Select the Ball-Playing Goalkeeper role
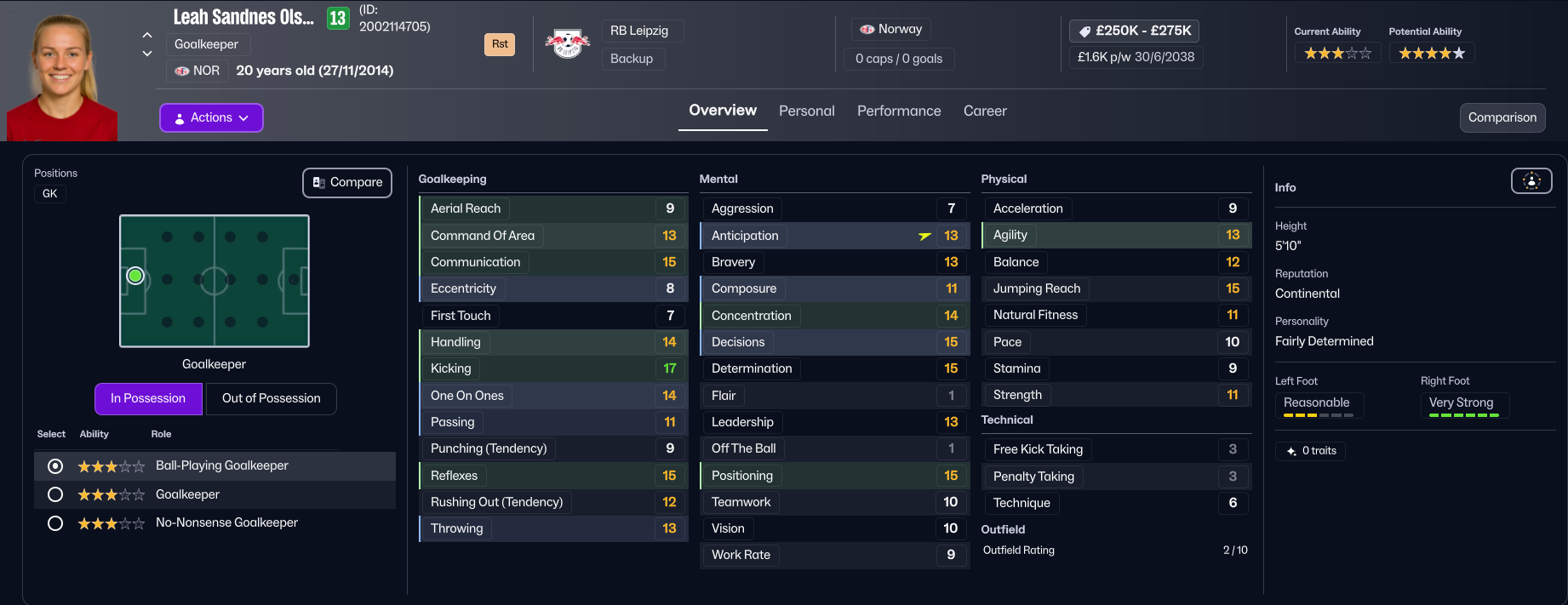Viewport: 1568px width, 605px height. [56, 466]
